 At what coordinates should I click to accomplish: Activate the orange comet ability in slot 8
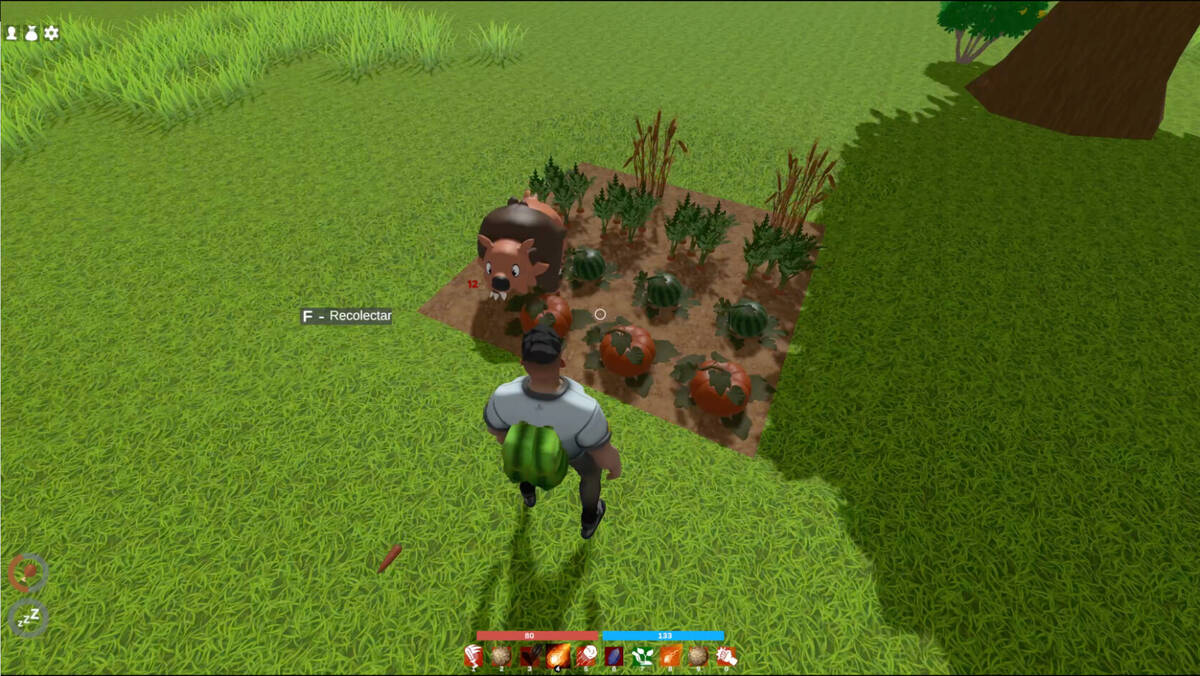670,656
